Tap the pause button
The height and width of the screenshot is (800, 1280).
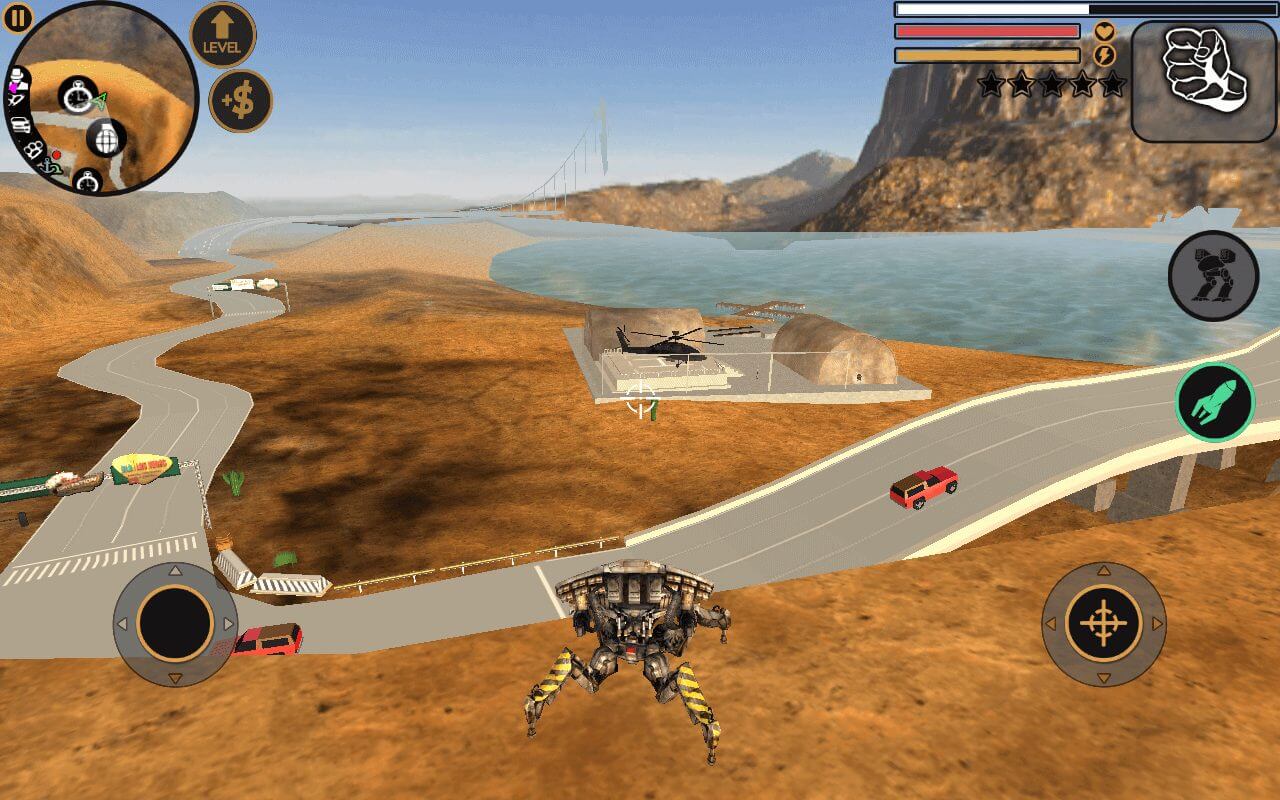coord(16,17)
